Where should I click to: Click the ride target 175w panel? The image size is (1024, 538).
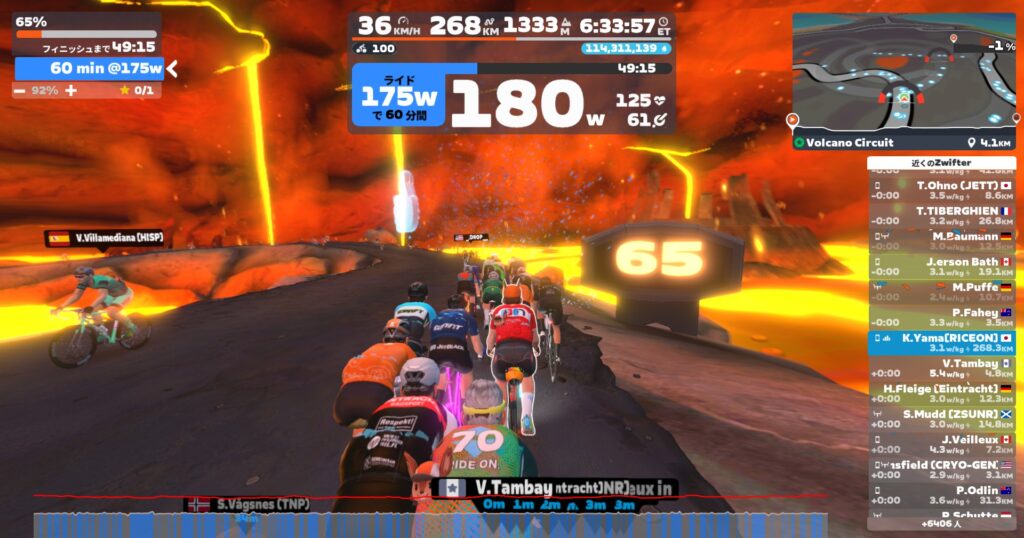click(399, 97)
